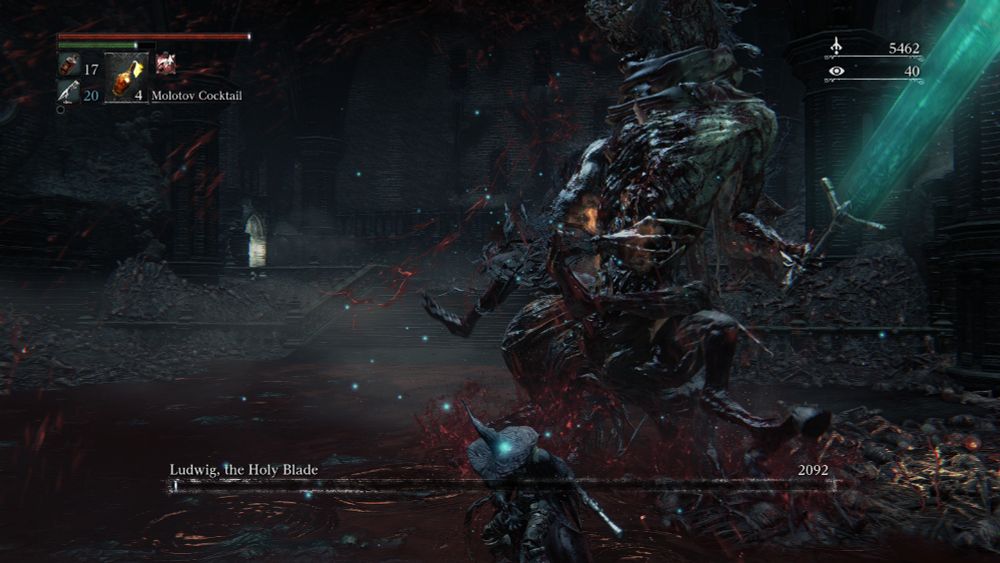Click the Insight eye icon
This screenshot has width=1000, height=563.
coord(836,72)
